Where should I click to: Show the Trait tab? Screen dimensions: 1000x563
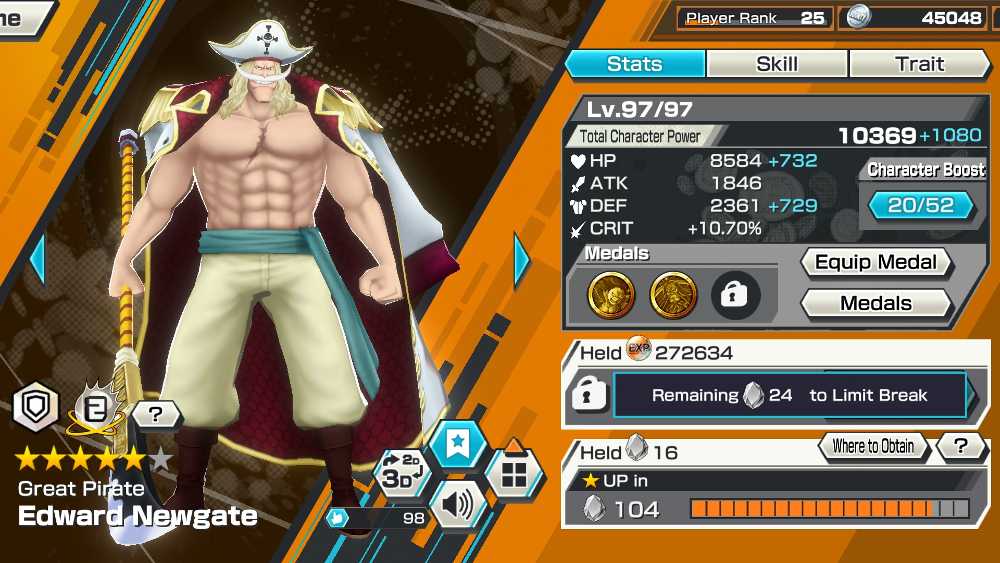coord(919,64)
